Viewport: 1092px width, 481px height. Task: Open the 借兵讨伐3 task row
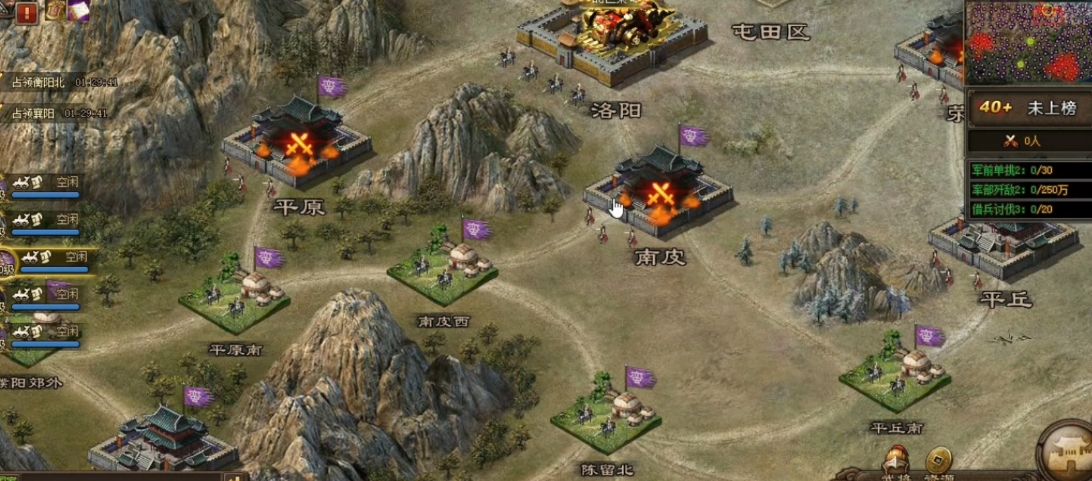coord(1029,209)
